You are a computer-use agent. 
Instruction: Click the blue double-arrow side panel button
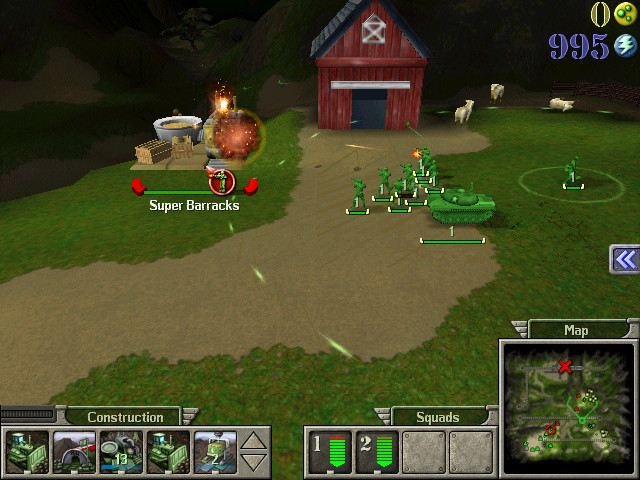625,259
